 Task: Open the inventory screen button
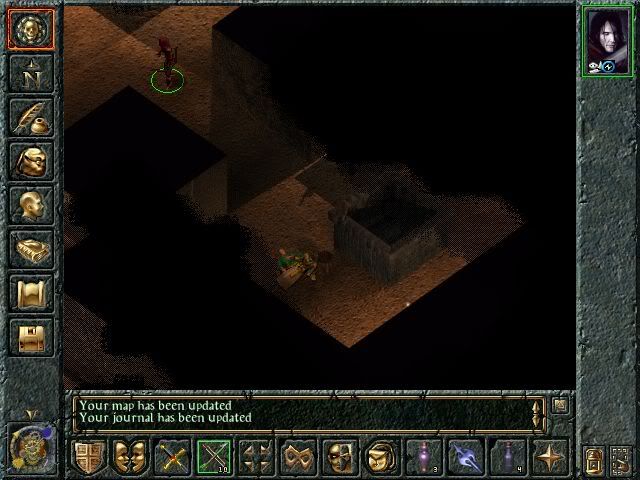[30, 160]
